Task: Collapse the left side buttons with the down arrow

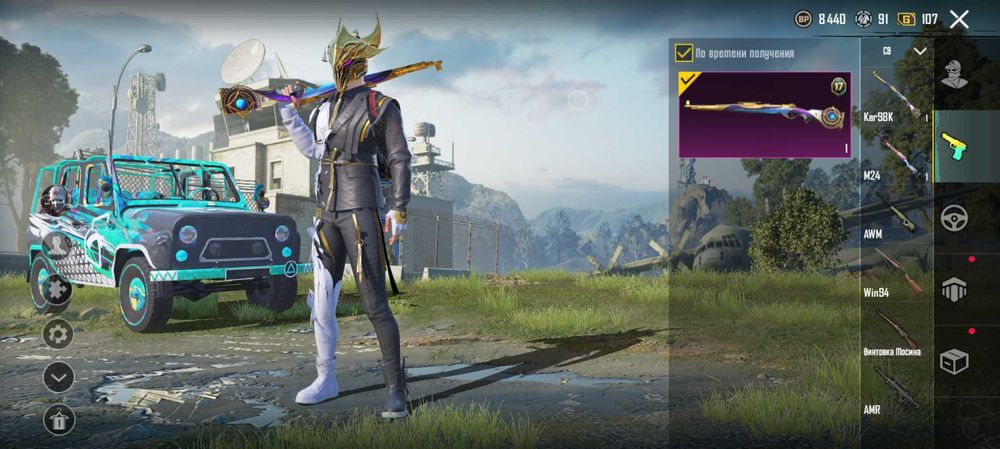Action: point(58,377)
